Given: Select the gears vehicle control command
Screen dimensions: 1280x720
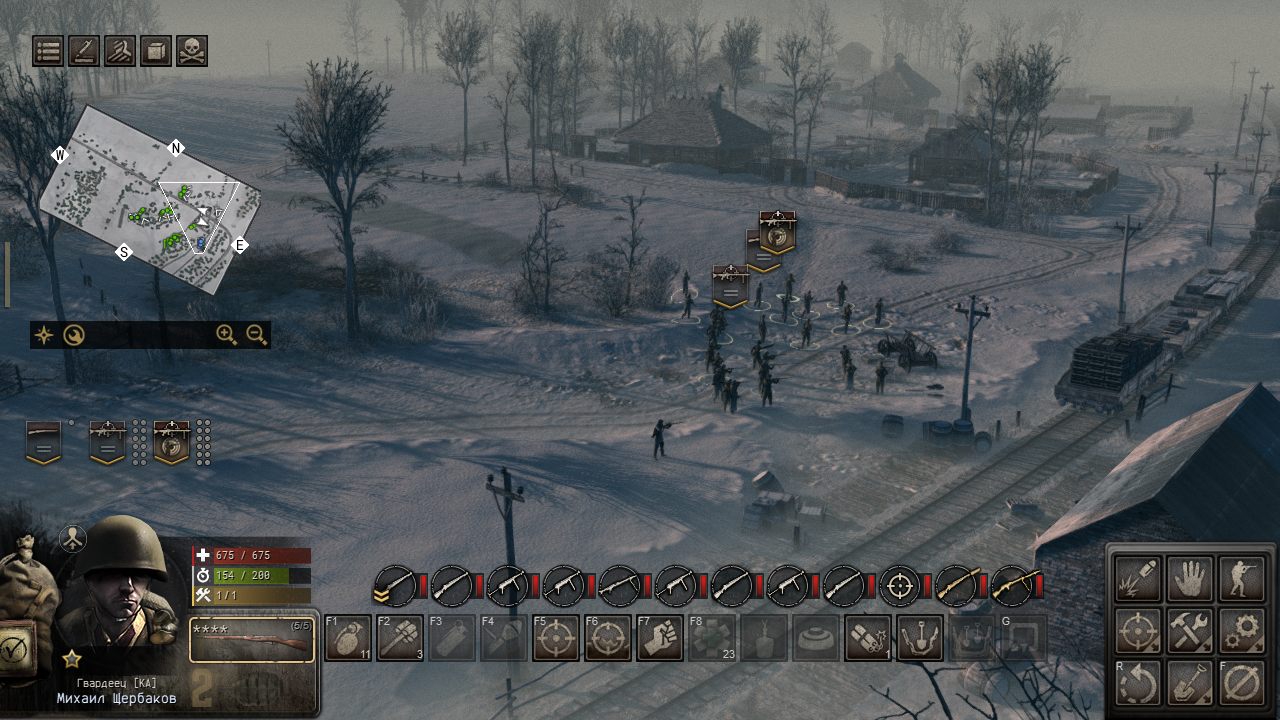Looking at the screenshot, I should tap(1244, 631).
